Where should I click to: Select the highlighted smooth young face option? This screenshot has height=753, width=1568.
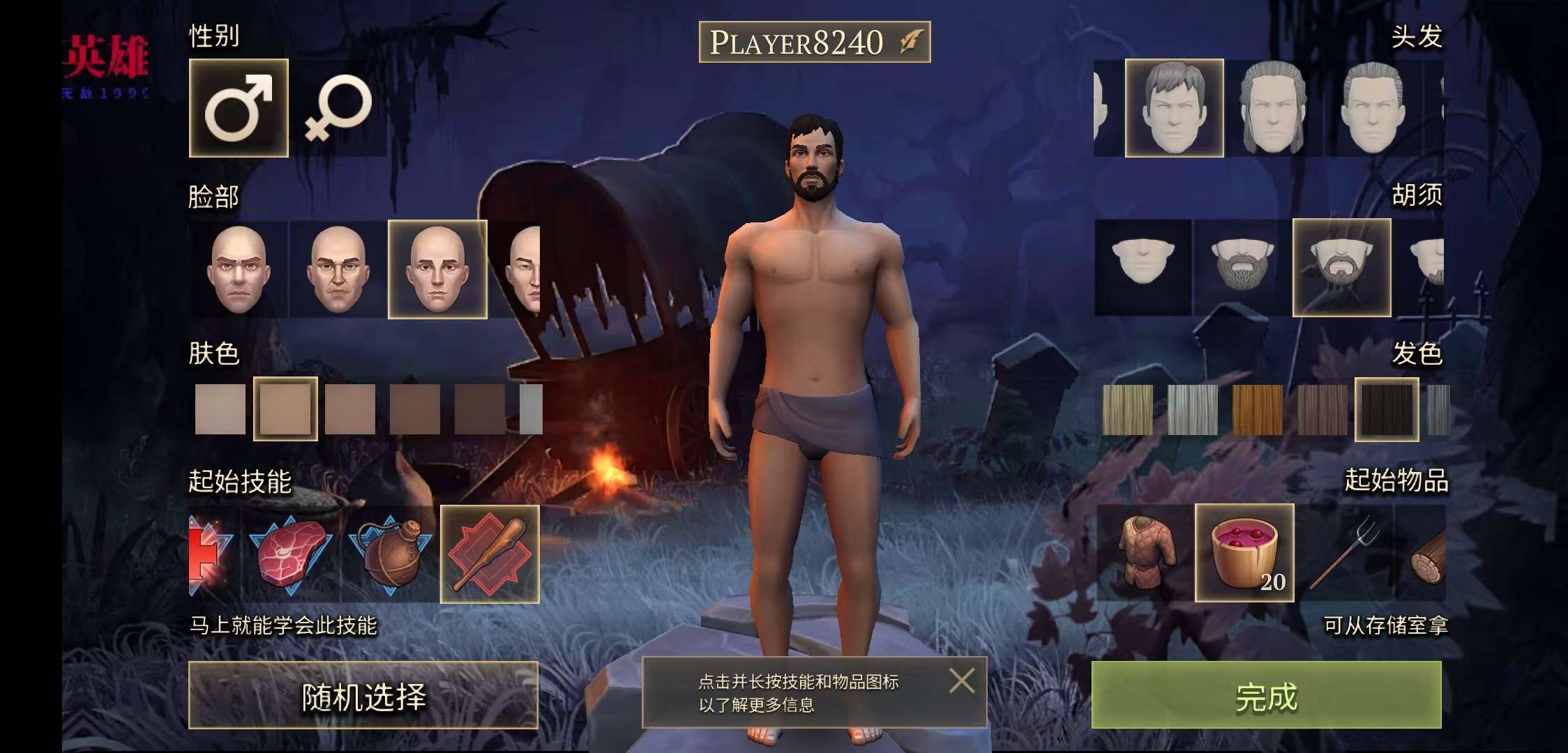(x=437, y=269)
